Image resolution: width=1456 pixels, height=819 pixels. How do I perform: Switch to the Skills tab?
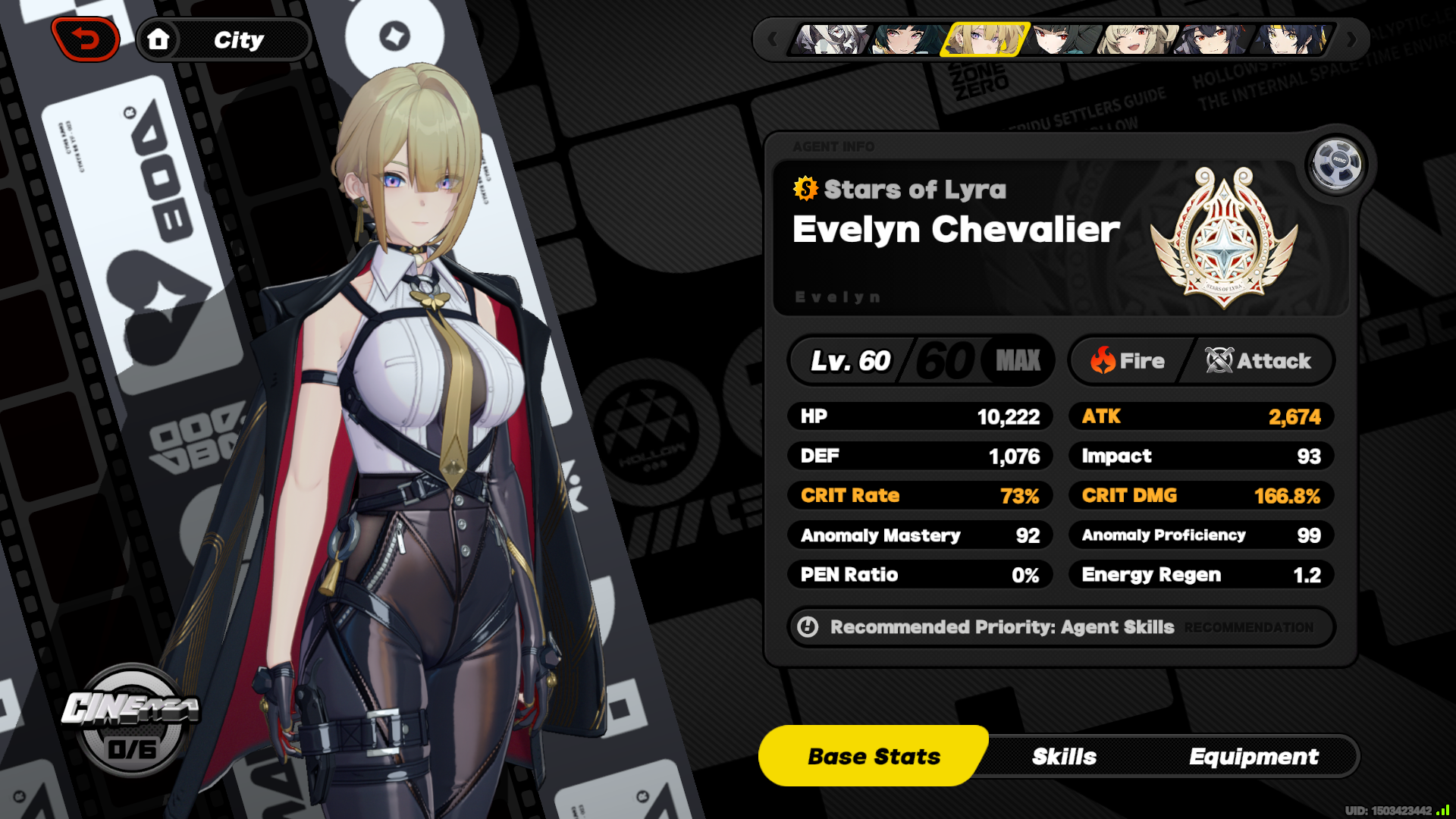[x=1064, y=756]
